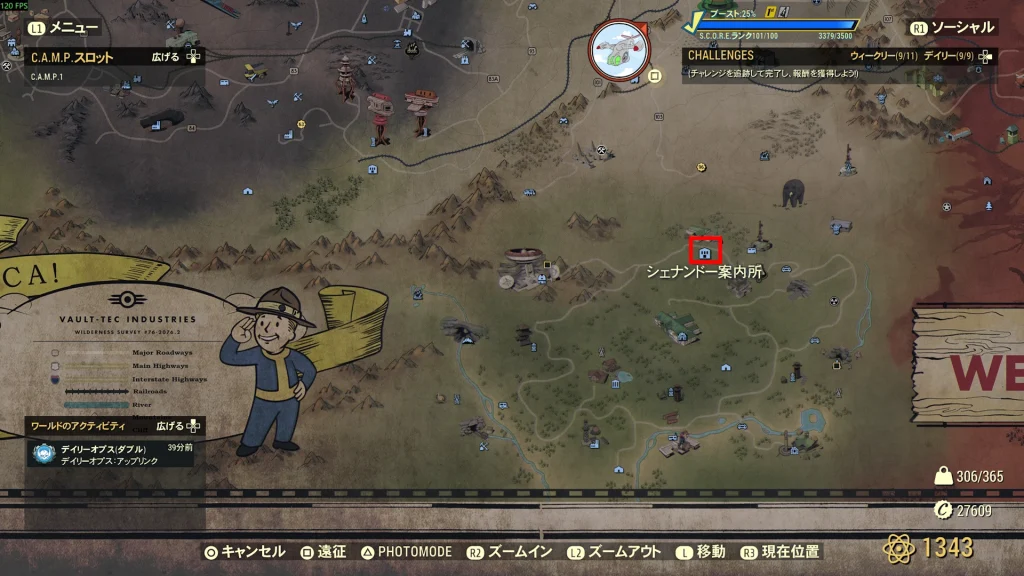Choose the C.A.M.P.1 slot entry
The width and height of the screenshot is (1024, 576).
click(48, 77)
